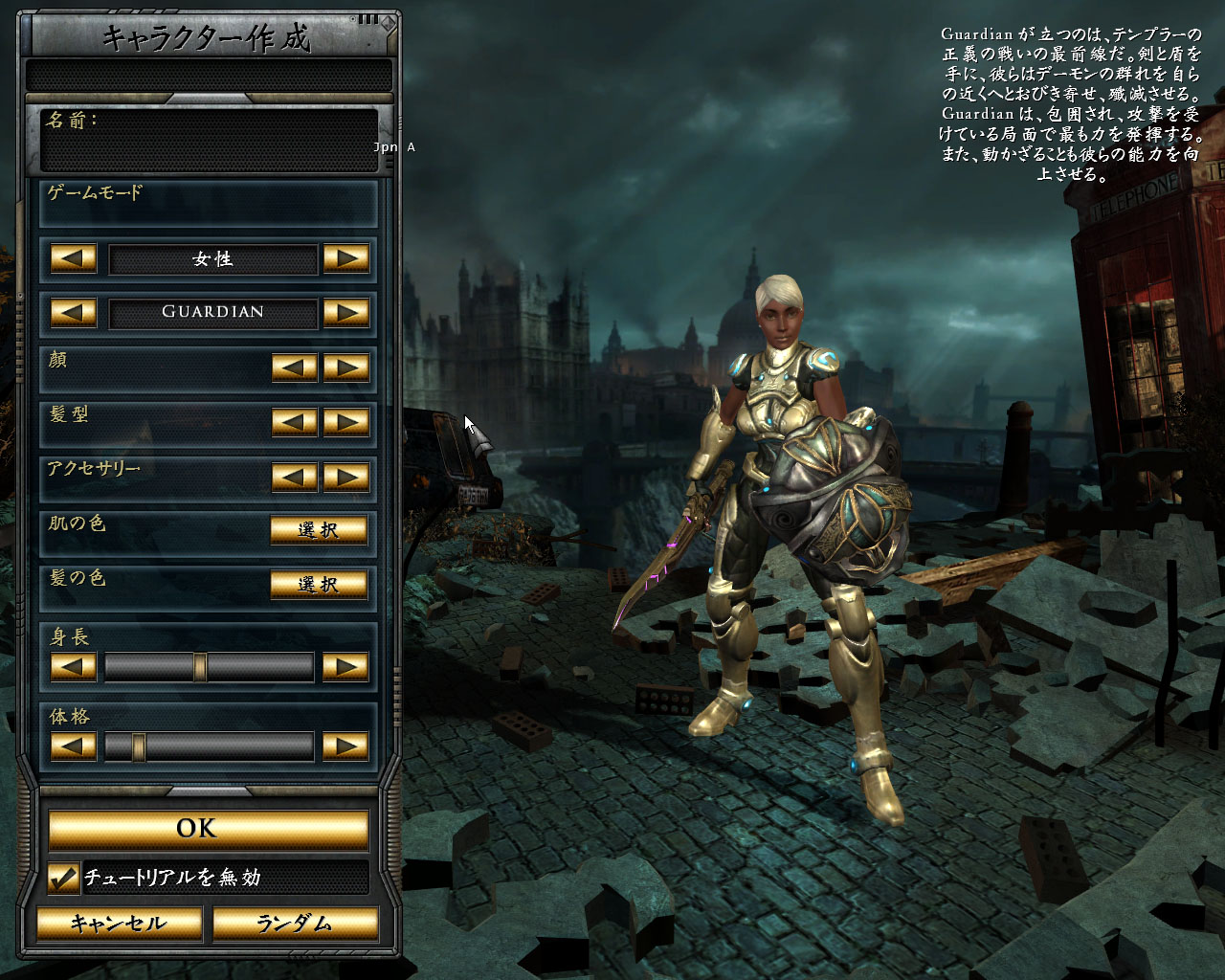The image size is (1225, 980).
Task: Open hair color (髪の色) selection
Action: click(x=319, y=585)
